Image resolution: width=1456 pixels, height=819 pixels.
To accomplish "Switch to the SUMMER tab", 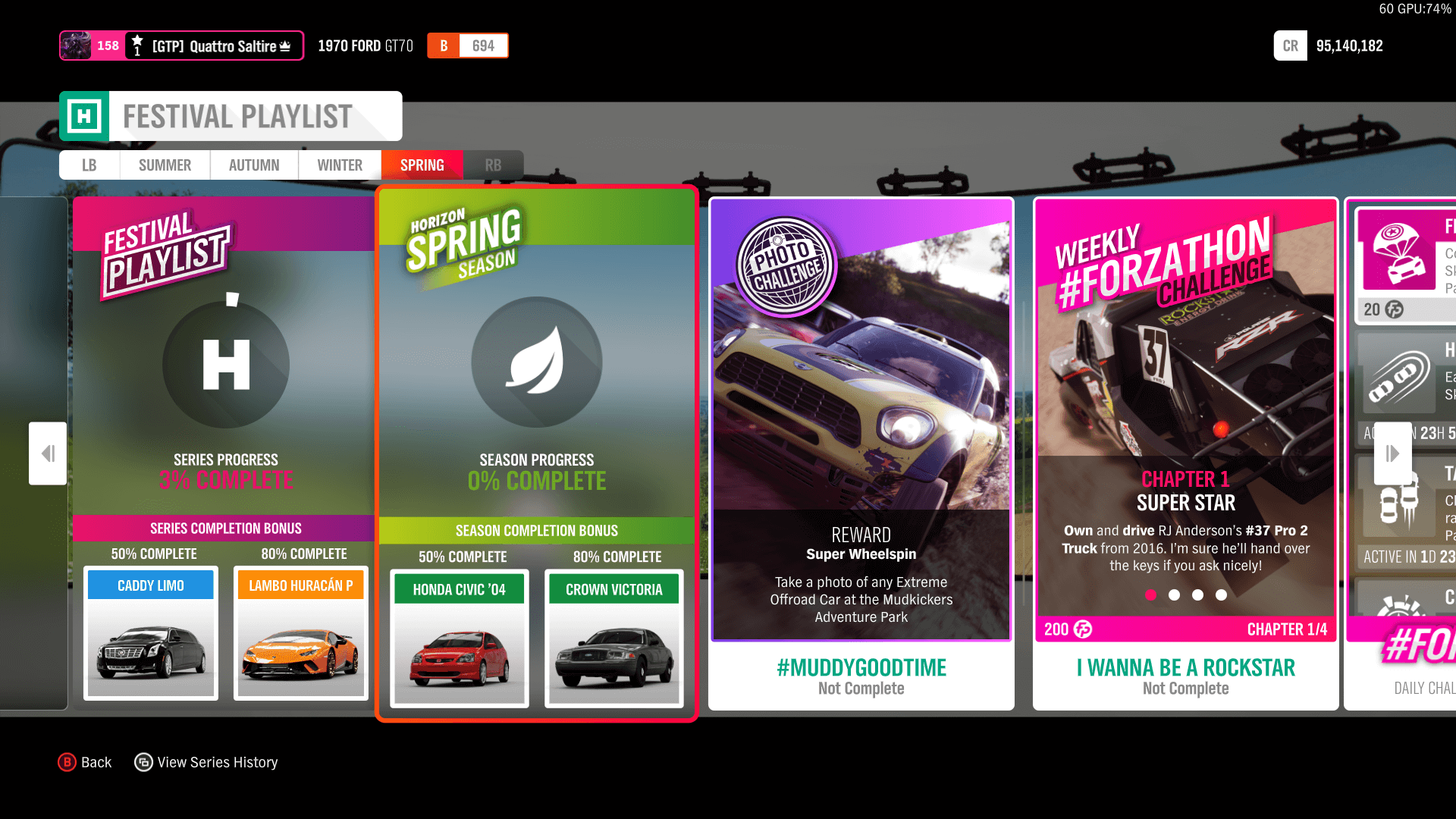I will click(165, 165).
